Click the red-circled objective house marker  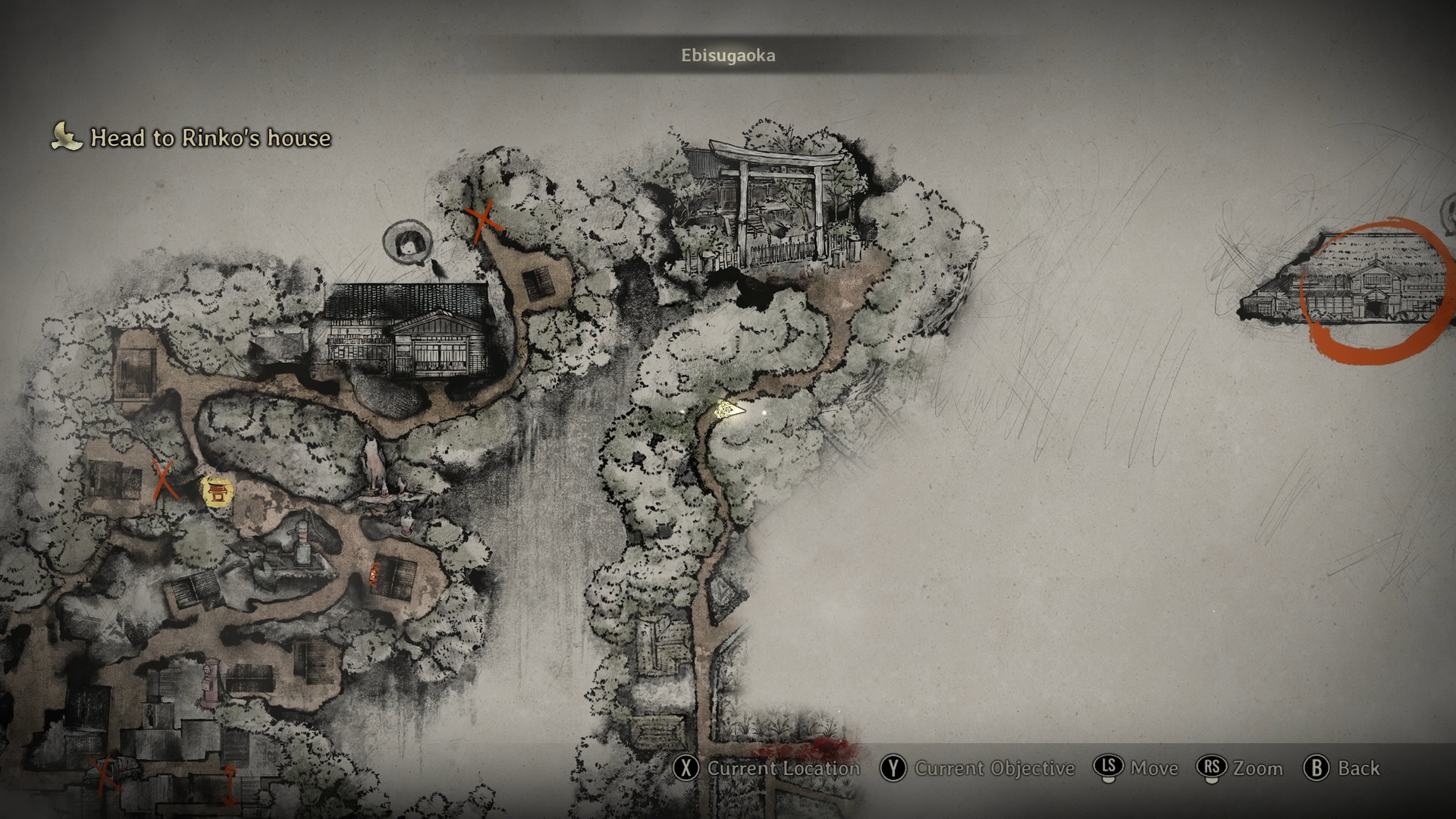[1376, 290]
